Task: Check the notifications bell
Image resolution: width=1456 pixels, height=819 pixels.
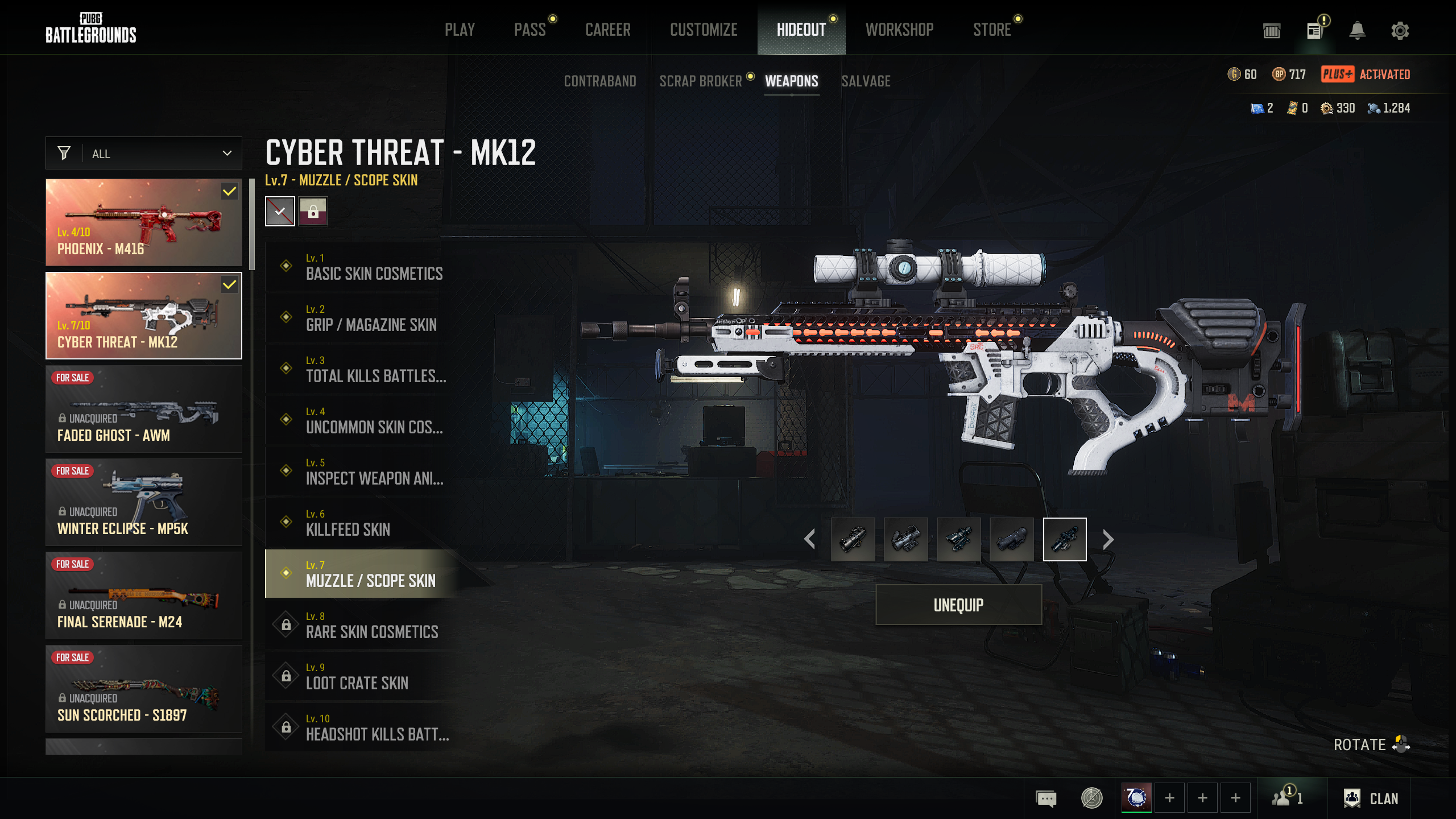Action: tap(1357, 31)
